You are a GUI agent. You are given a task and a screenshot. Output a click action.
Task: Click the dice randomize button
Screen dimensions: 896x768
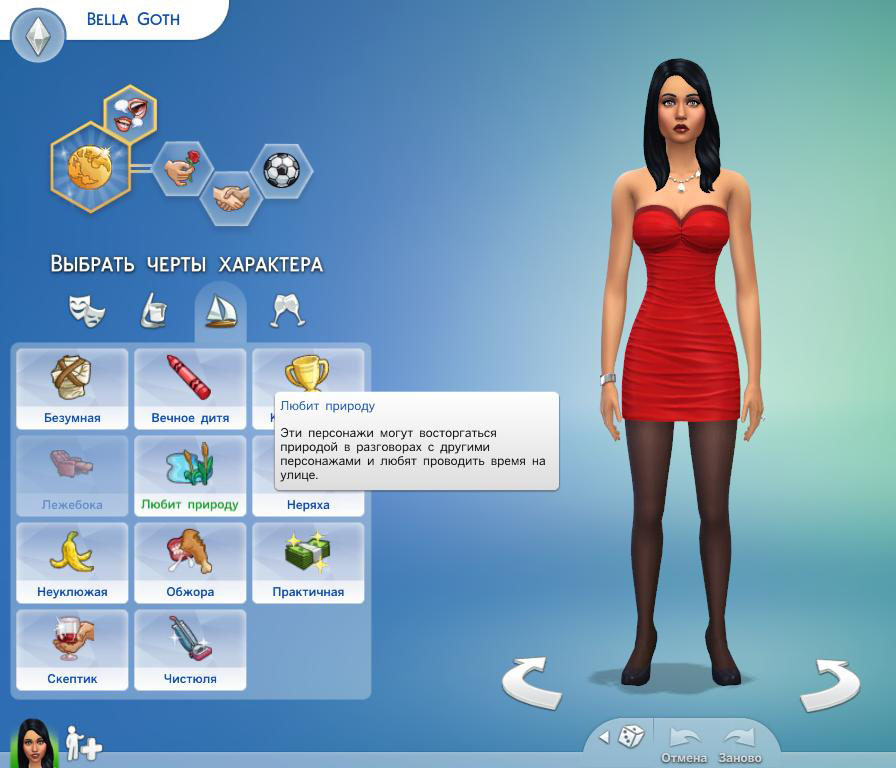[630, 737]
